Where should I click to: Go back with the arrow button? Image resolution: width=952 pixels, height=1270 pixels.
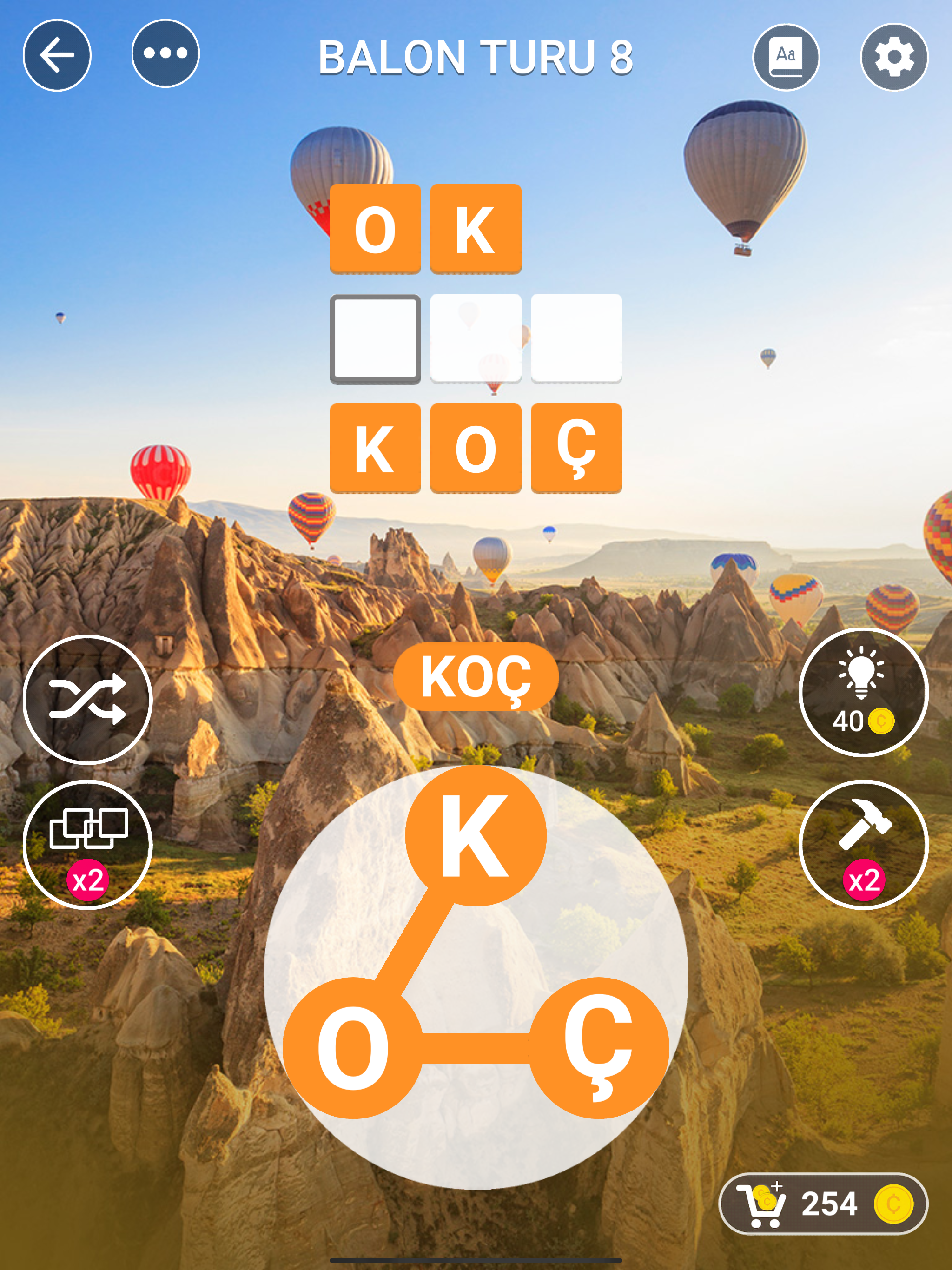click(57, 55)
